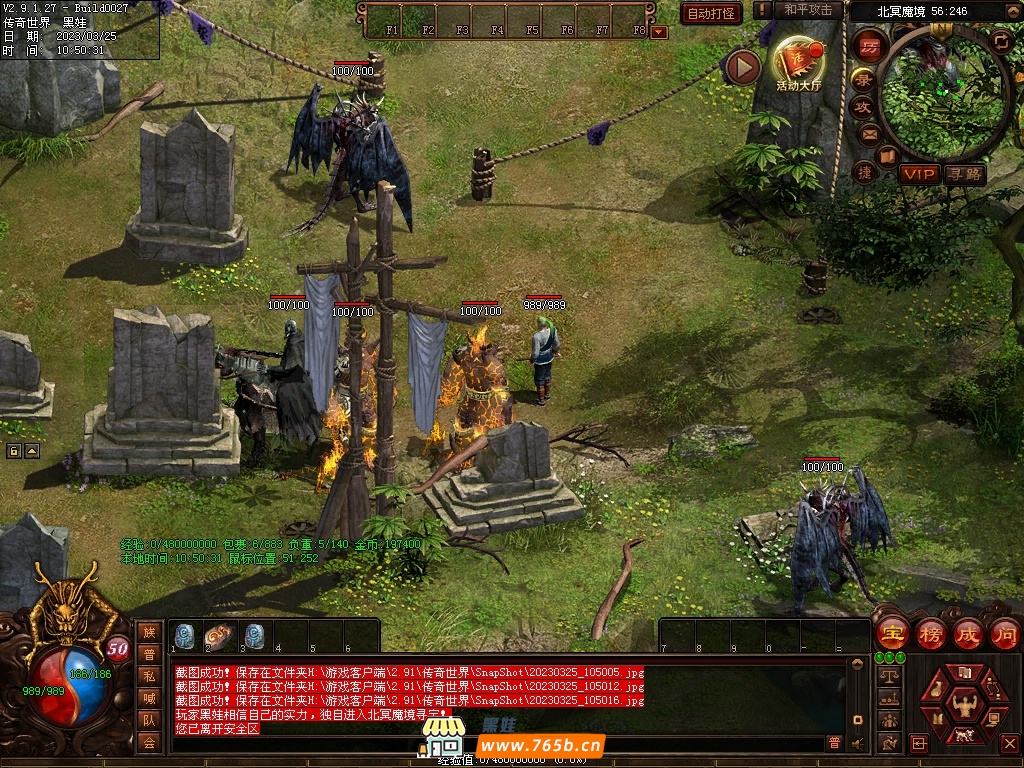
Task: Click the 自动打怪 auto-fight button
Action: coord(711,13)
